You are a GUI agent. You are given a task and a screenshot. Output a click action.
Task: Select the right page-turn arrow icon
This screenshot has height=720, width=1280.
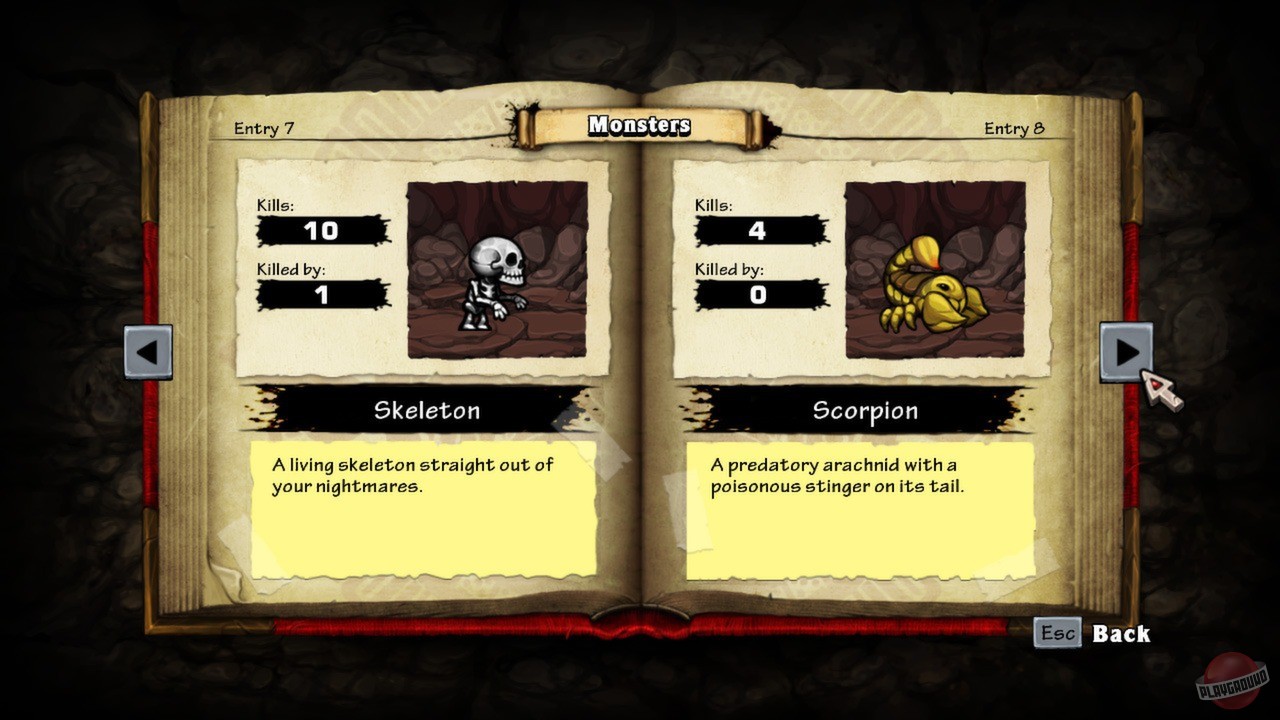pyautogui.click(x=1126, y=350)
